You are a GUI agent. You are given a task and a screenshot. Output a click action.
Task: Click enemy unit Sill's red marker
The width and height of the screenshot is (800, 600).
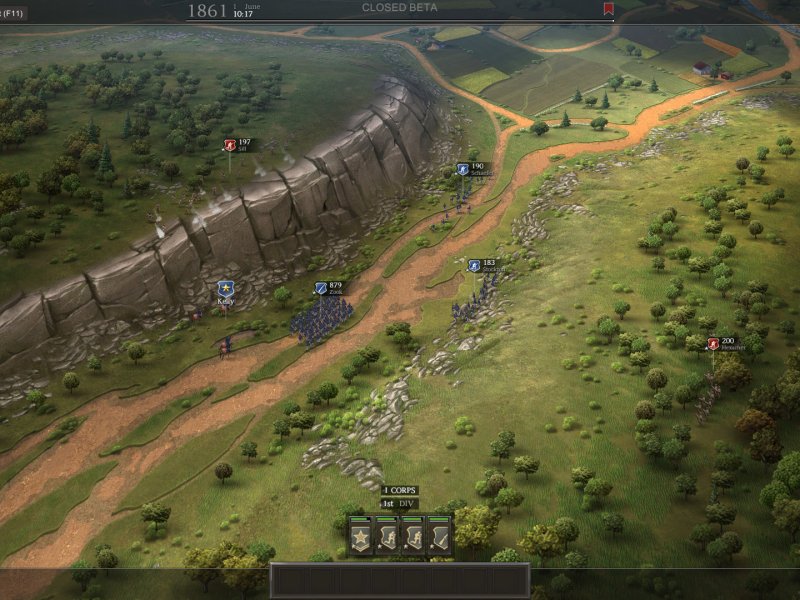point(229,145)
